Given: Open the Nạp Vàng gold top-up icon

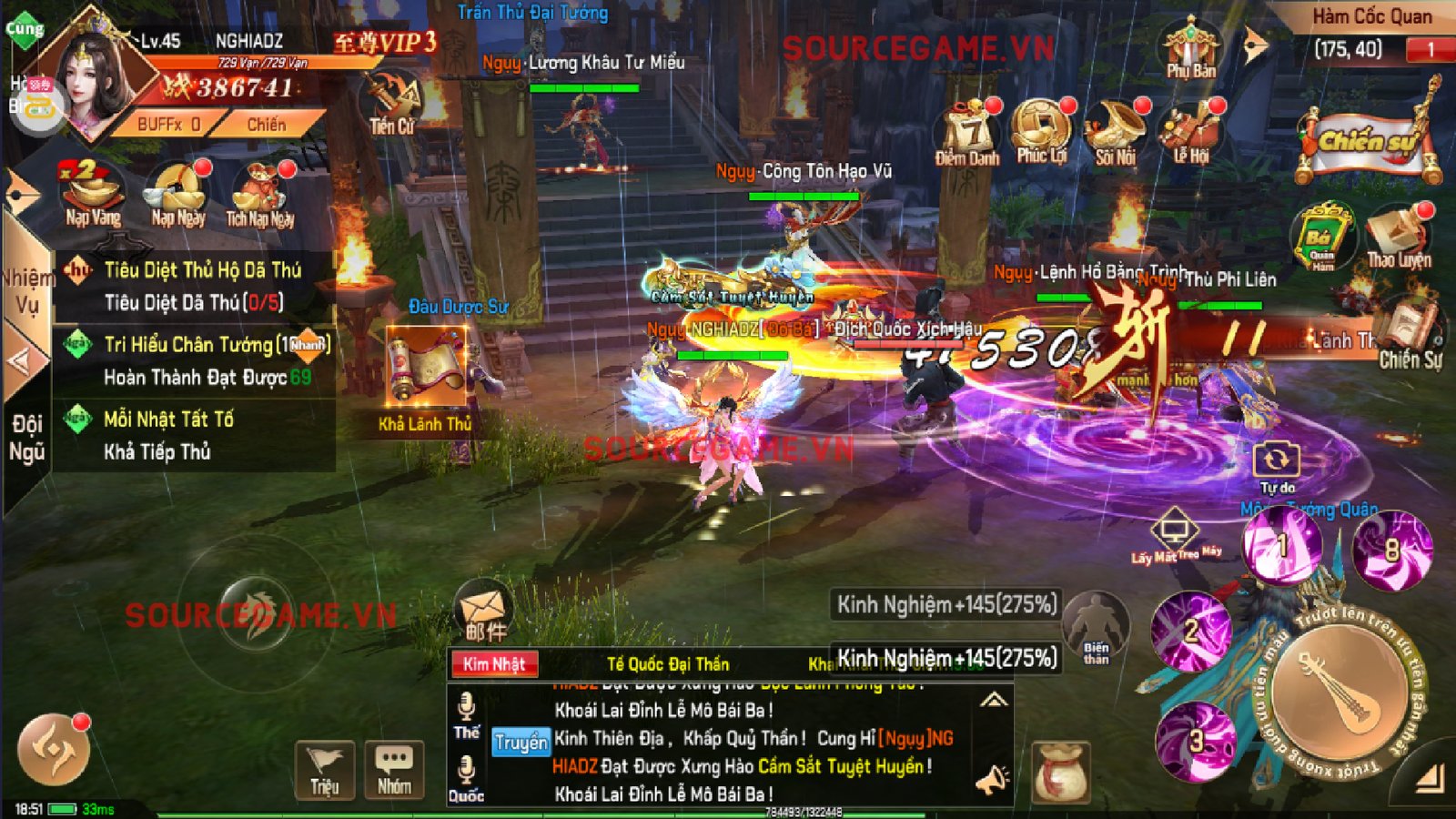Looking at the screenshot, I should point(92,192).
